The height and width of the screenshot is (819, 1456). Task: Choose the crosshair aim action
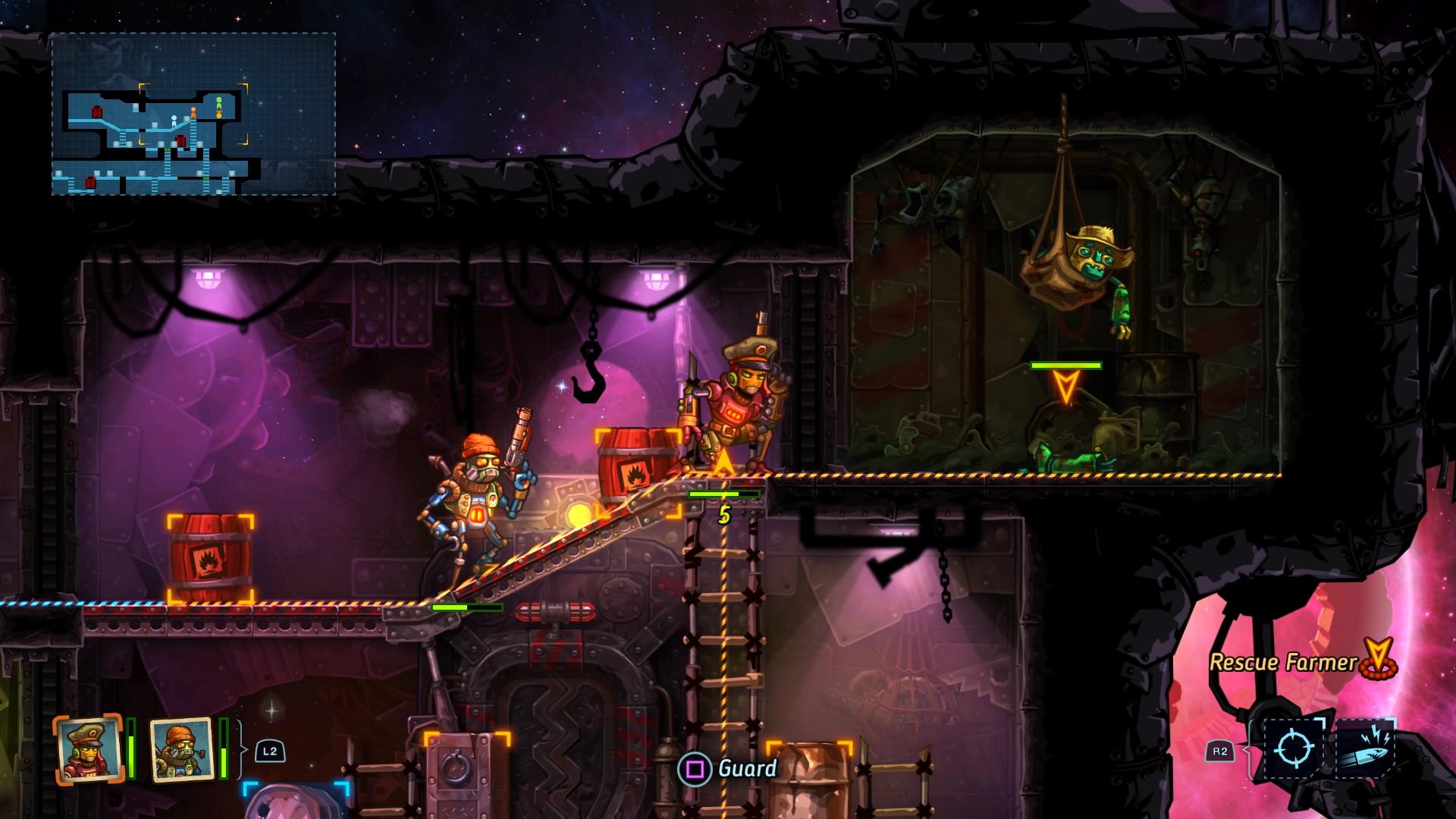point(1294,749)
